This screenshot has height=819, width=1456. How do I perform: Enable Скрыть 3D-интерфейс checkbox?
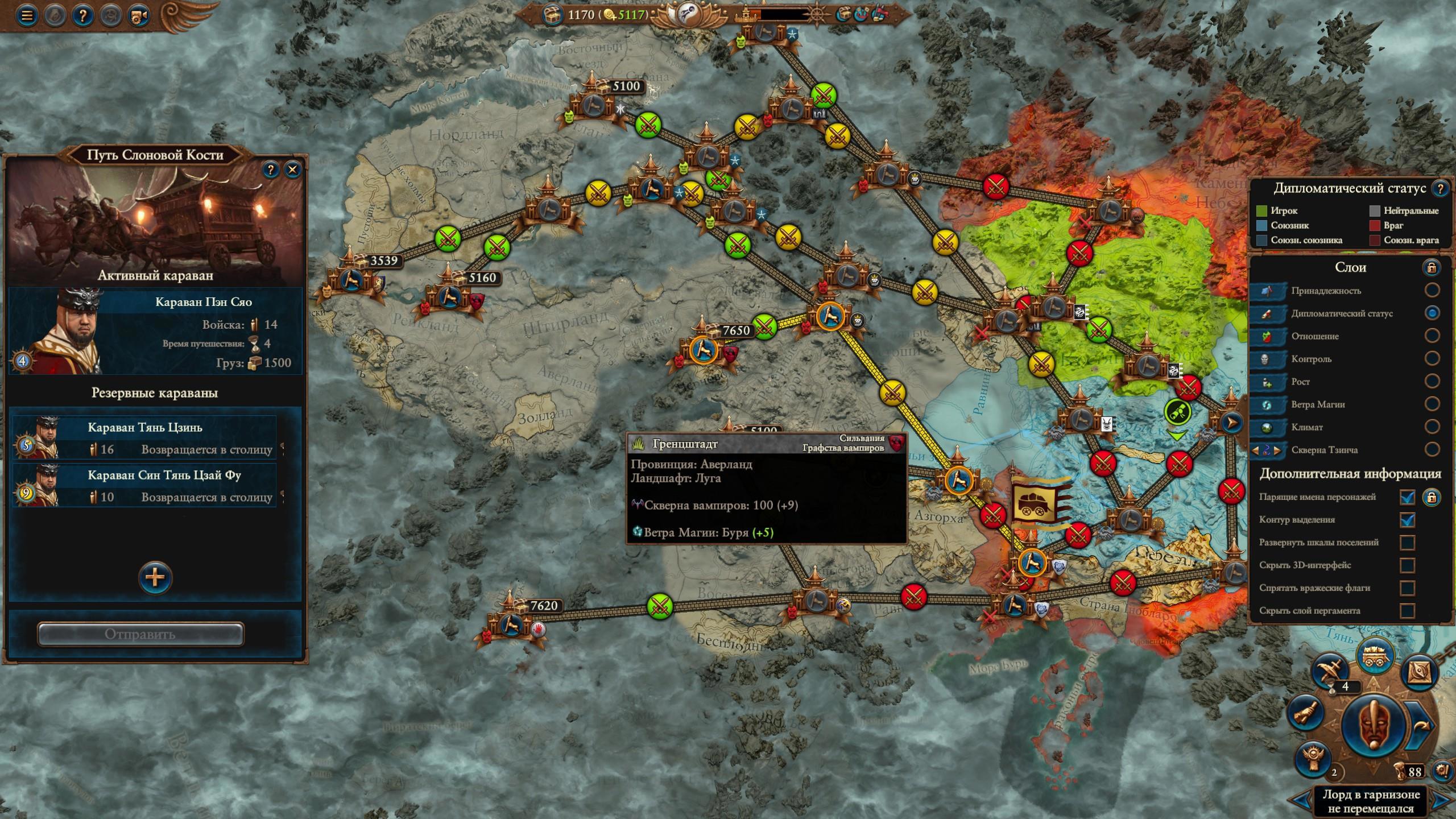tap(1407, 565)
